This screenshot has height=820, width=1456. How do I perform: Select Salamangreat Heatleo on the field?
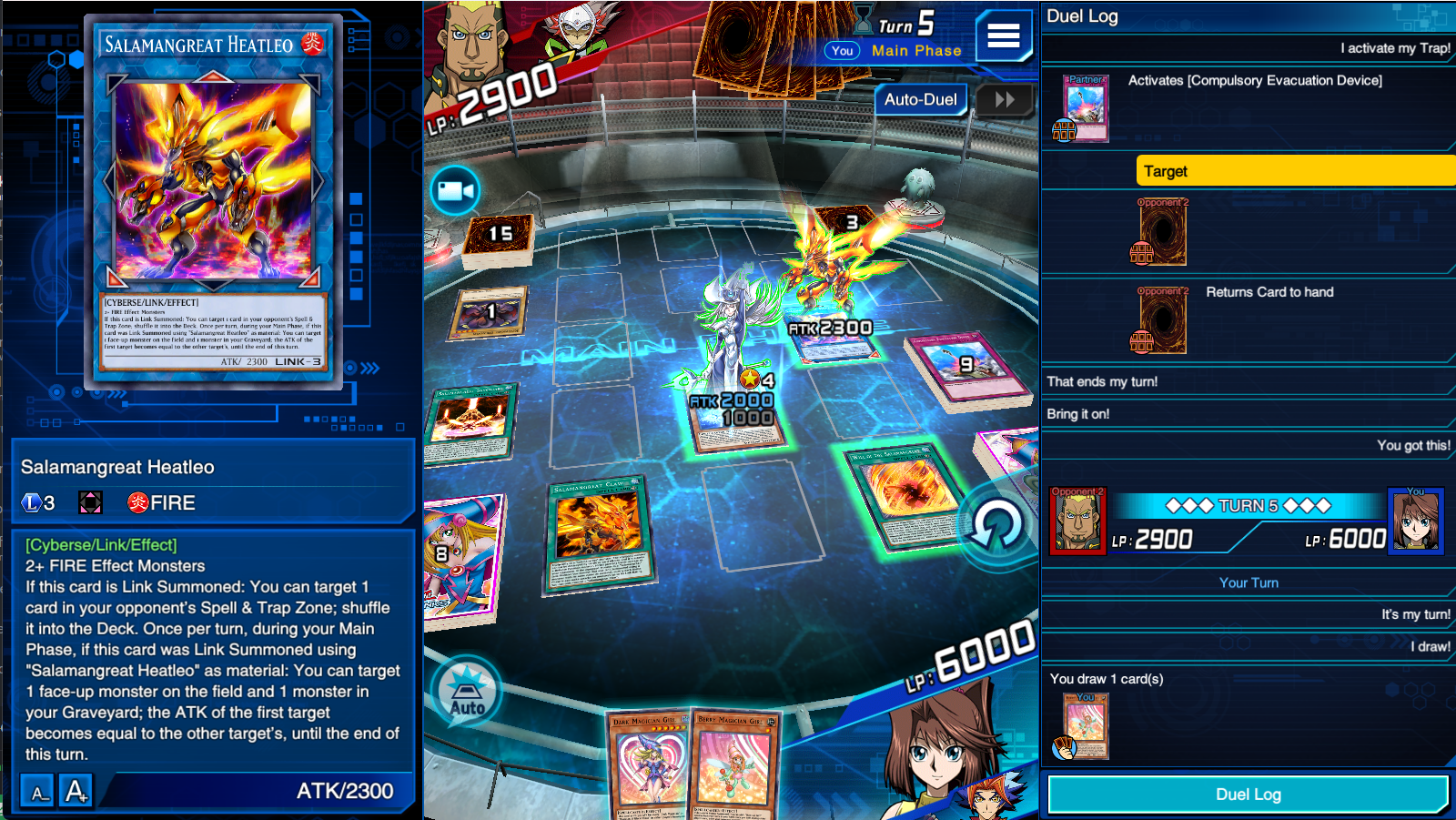[830, 273]
